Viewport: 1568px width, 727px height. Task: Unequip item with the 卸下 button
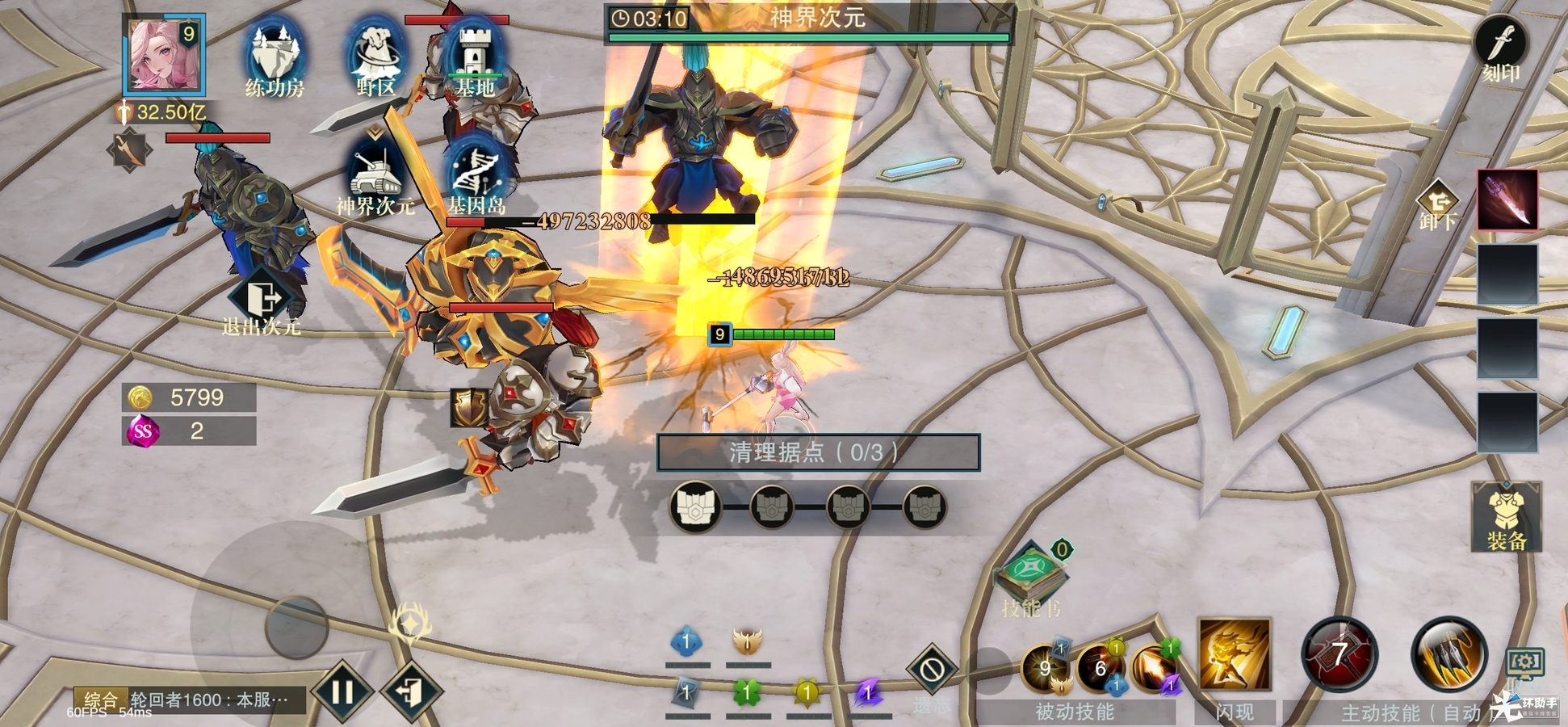[1437, 207]
